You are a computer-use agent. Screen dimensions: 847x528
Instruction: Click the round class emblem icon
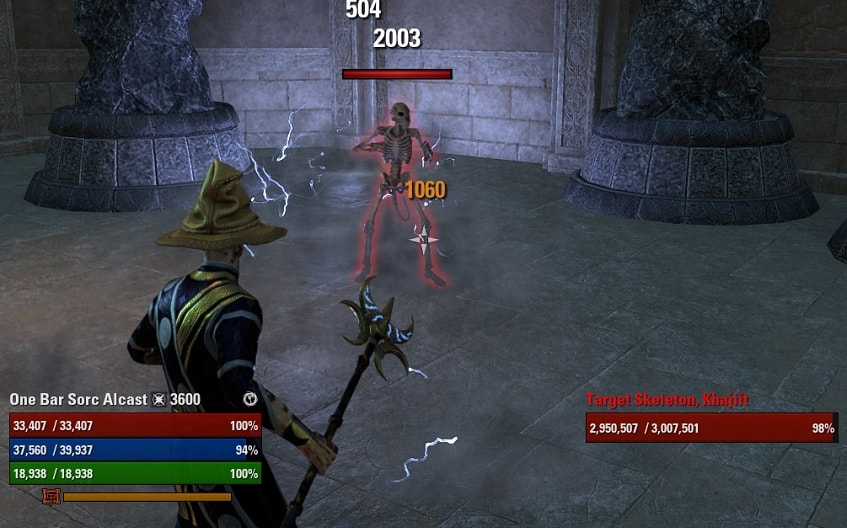pyautogui.click(x=250, y=400)
